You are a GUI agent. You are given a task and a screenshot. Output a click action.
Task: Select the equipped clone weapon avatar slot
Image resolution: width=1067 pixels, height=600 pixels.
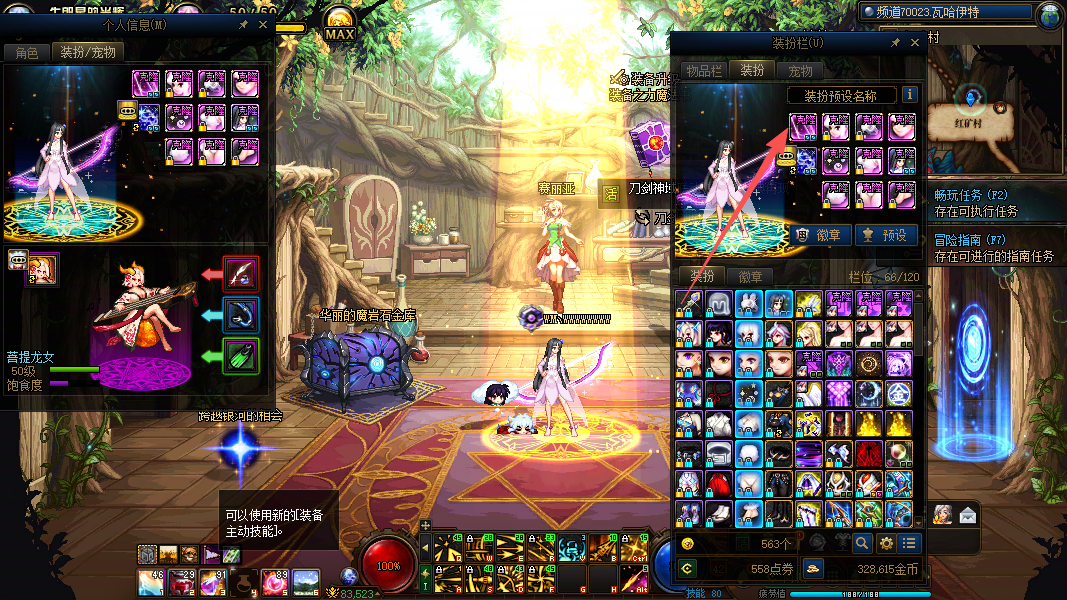(803, 127)
